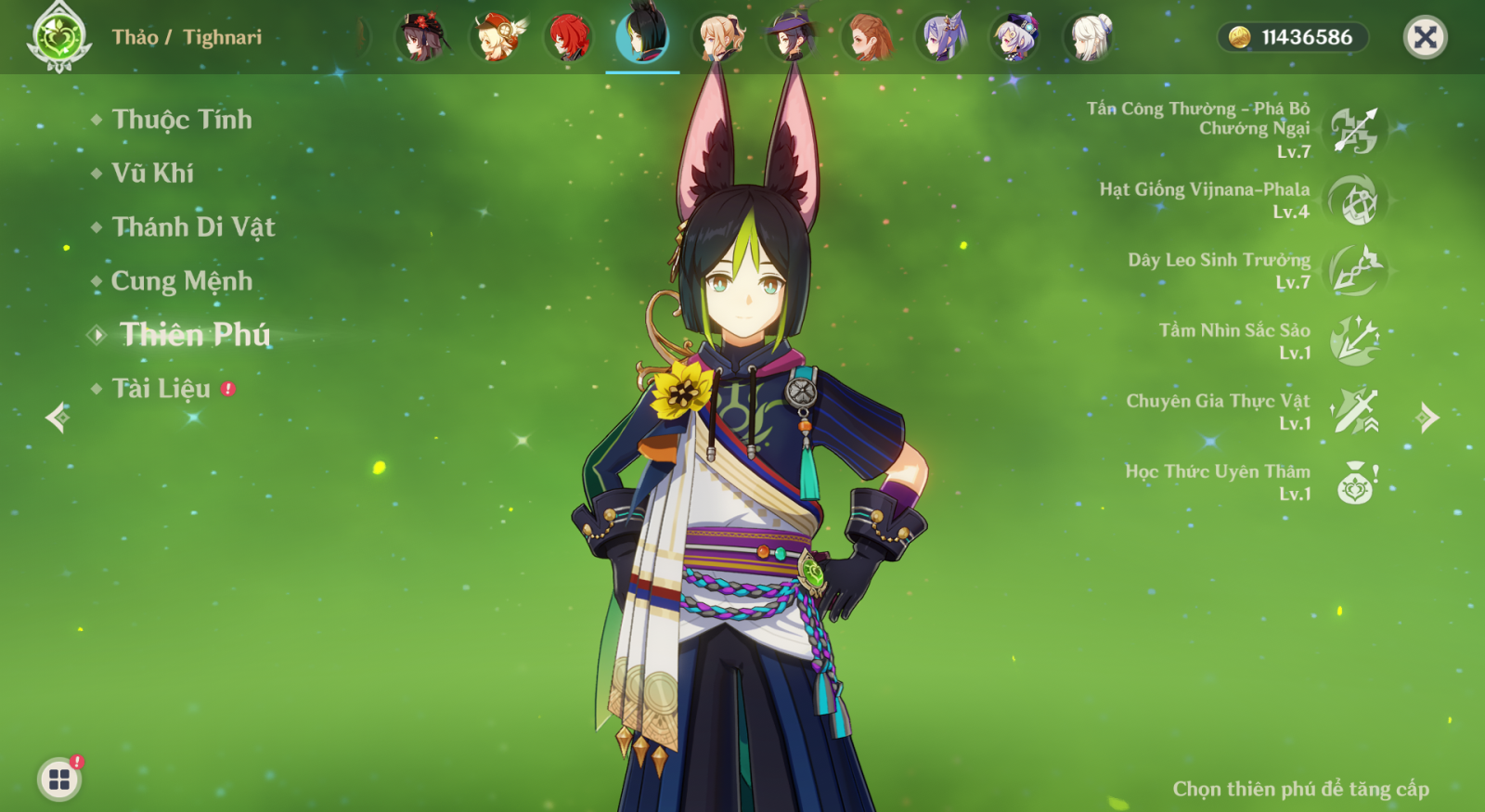
Task: Open the Tầm Nhìn Sắc Sảo passive talent
Action: coord(1355,342)
